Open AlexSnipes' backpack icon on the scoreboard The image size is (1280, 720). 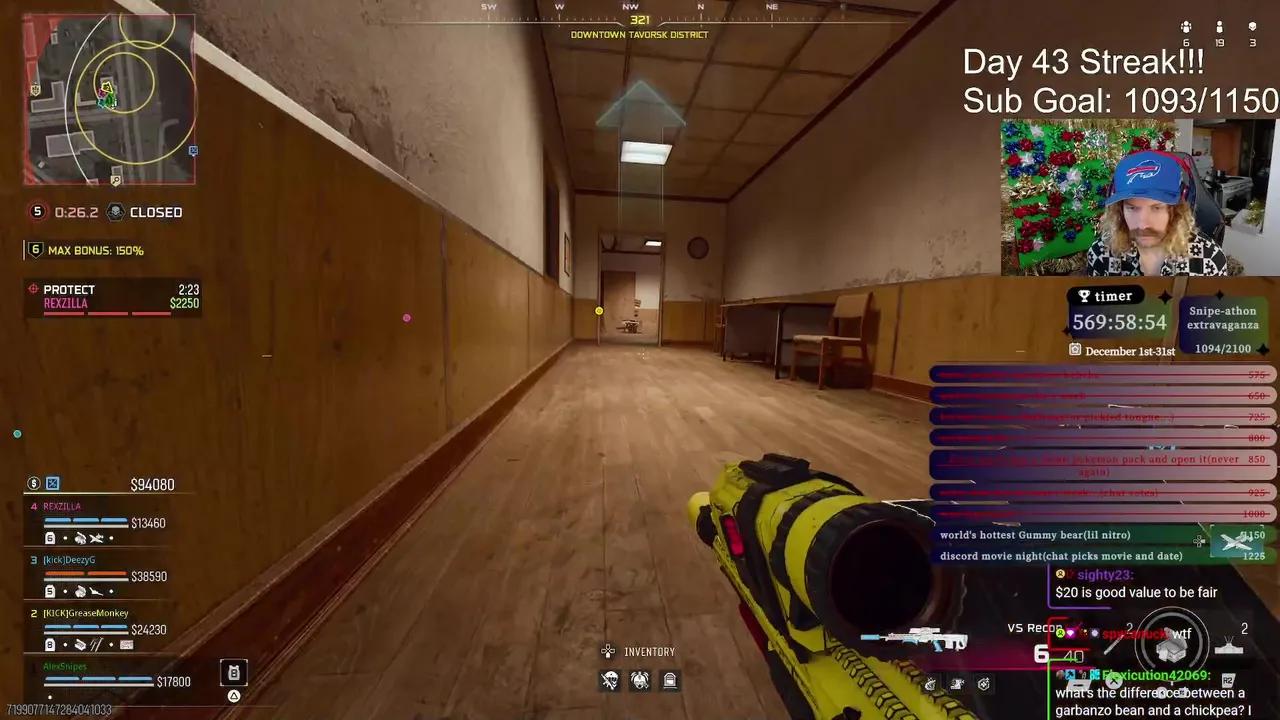(x=234, y=671)
